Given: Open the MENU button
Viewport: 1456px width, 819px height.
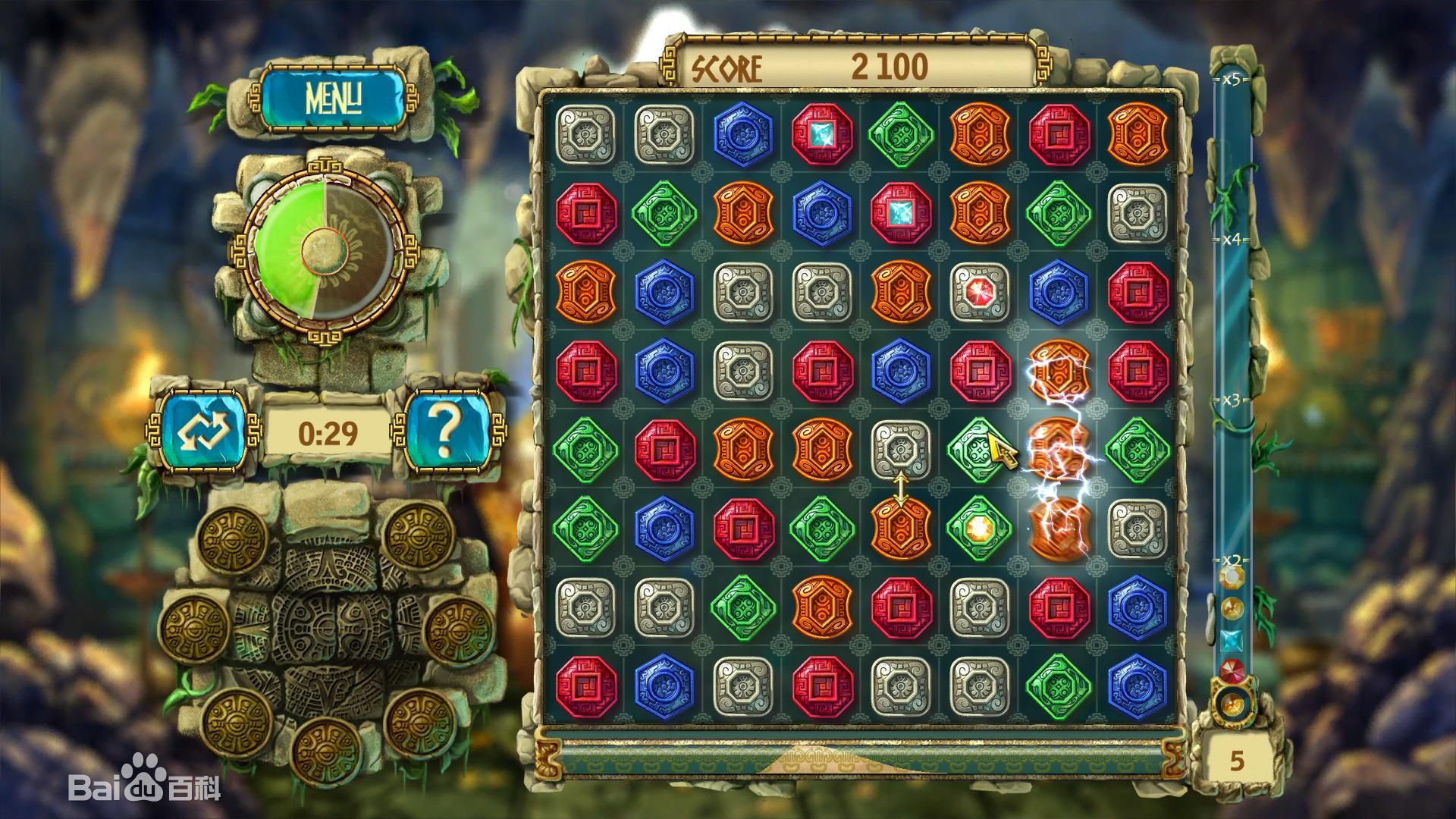Looking at the screenshot, I should [332, 97].
